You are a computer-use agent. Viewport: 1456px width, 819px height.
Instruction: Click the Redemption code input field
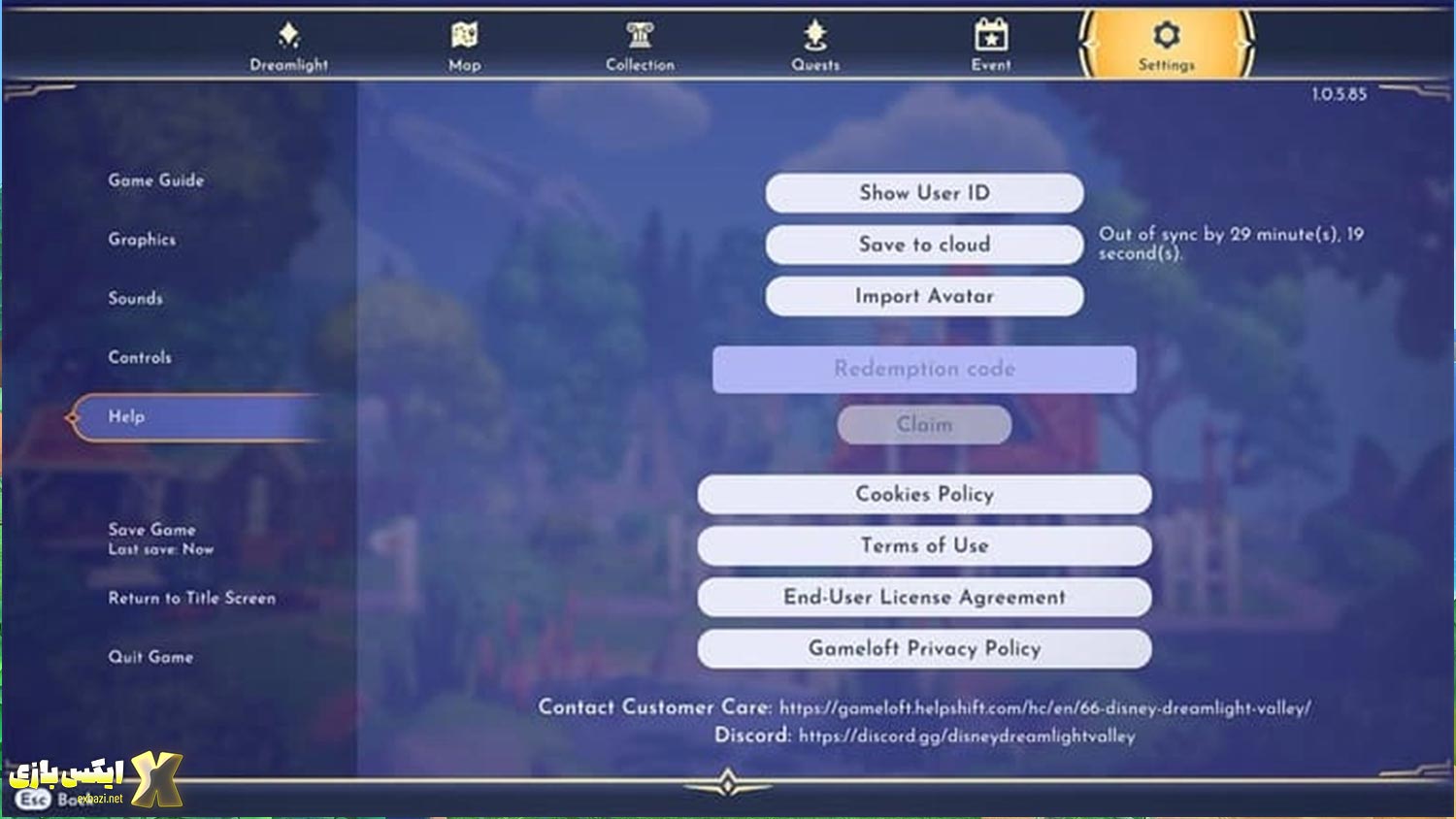click(x=924, y=369)
